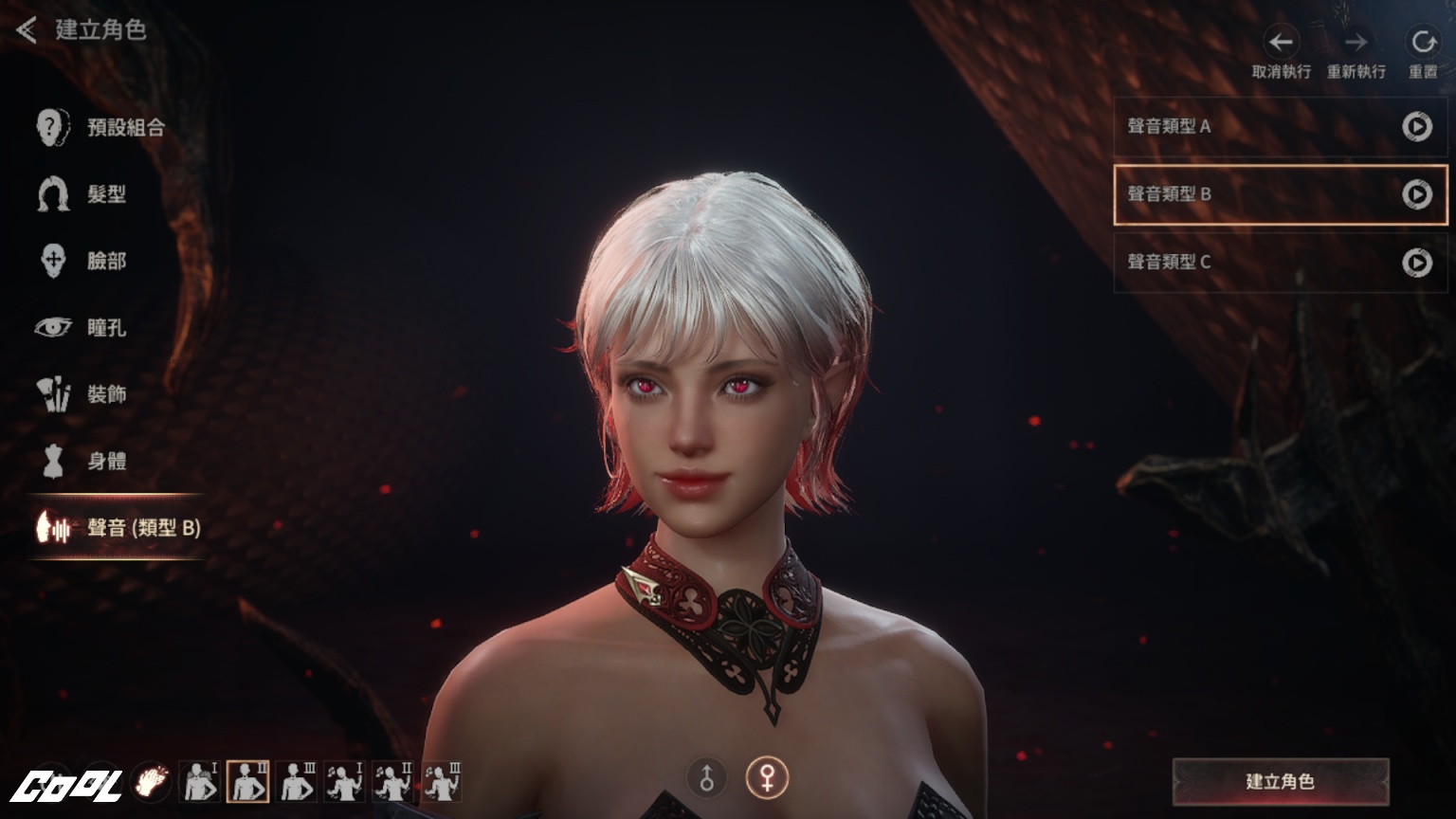Go back from the 建立角色 screen
Screen dimensions: 1456x819
pos(27,30)
